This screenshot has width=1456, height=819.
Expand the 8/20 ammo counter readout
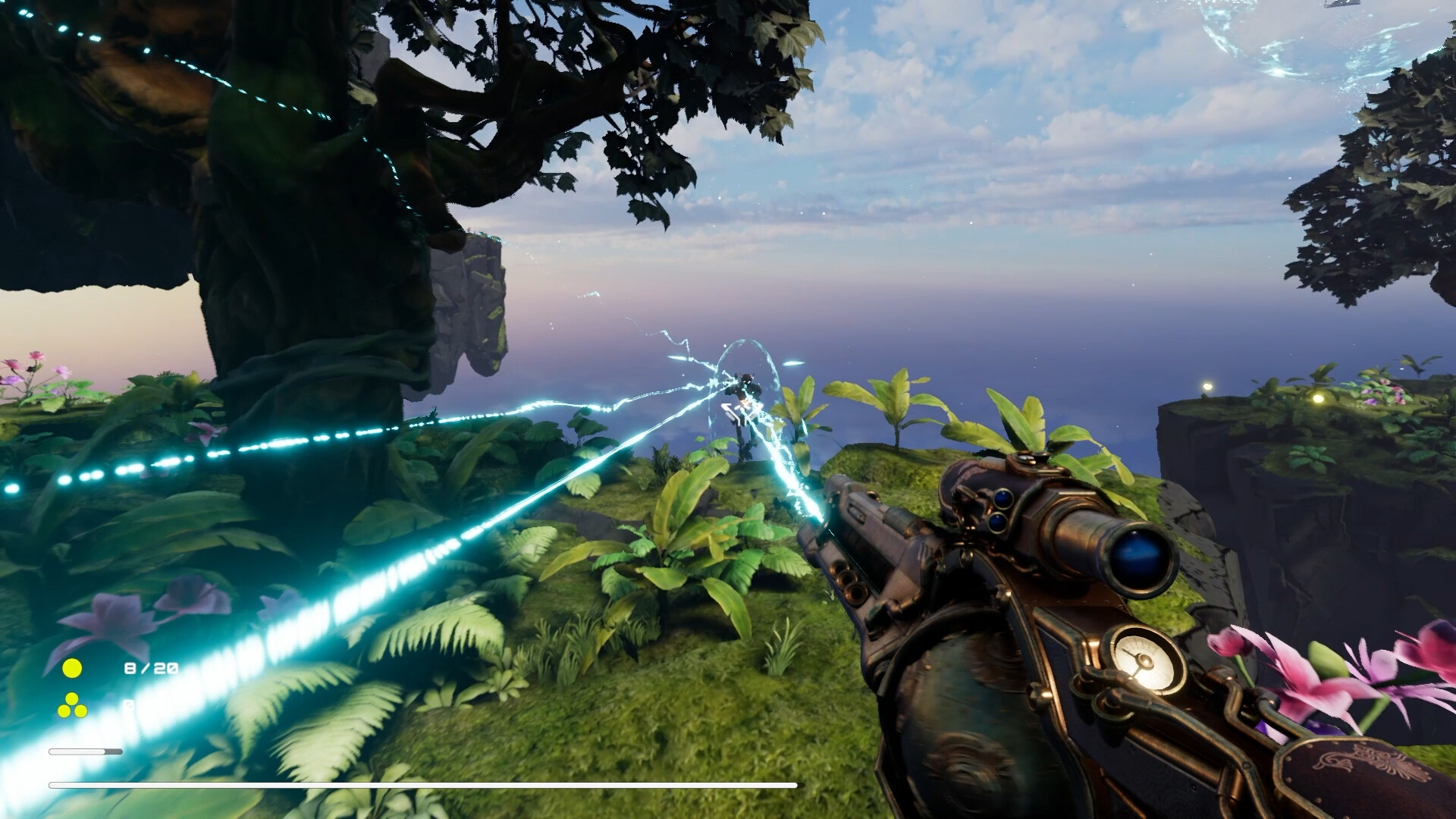151,667
